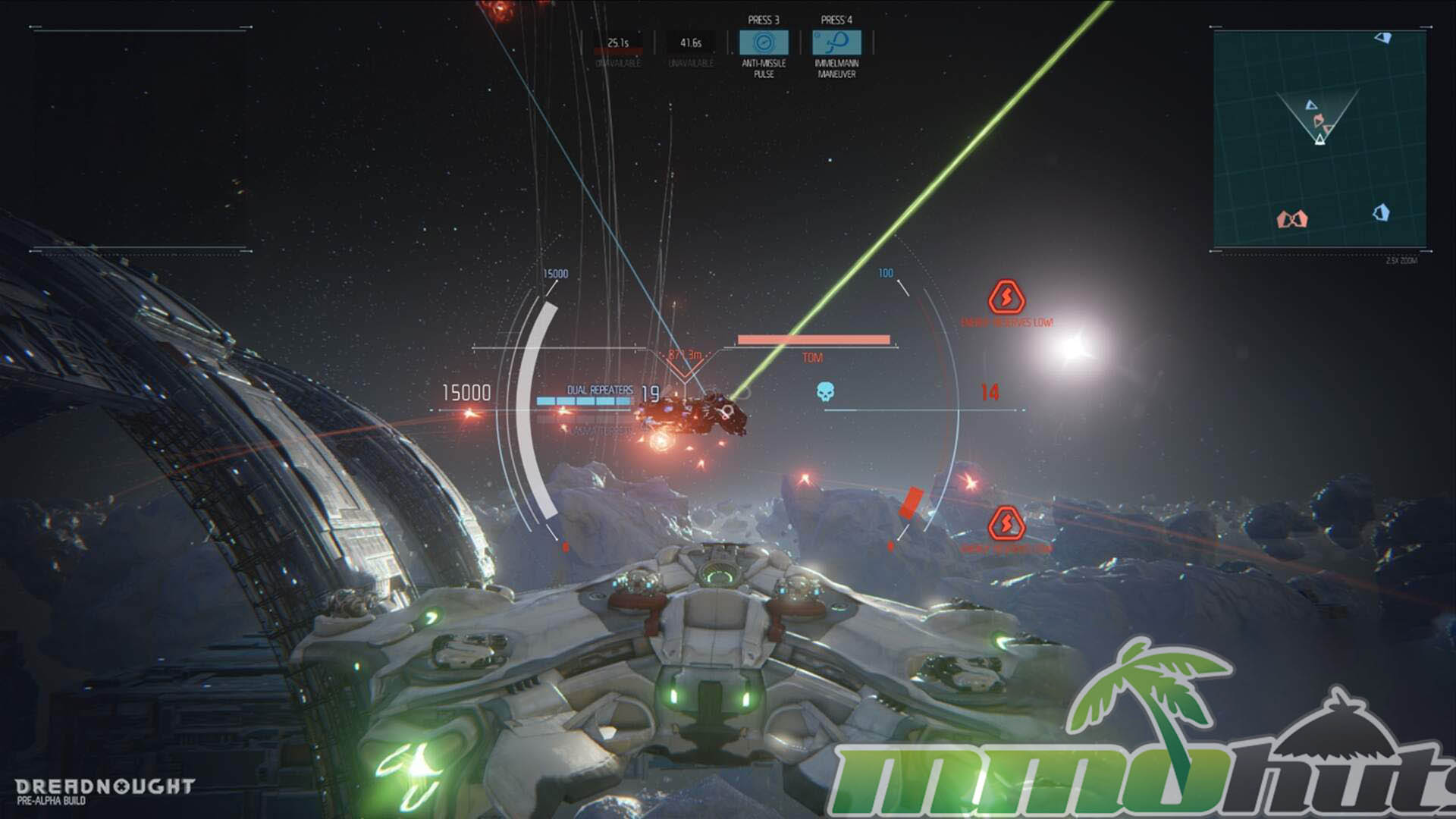Click the radar minimap panel
The image size is (1456, 819).
coord(1319,139)
